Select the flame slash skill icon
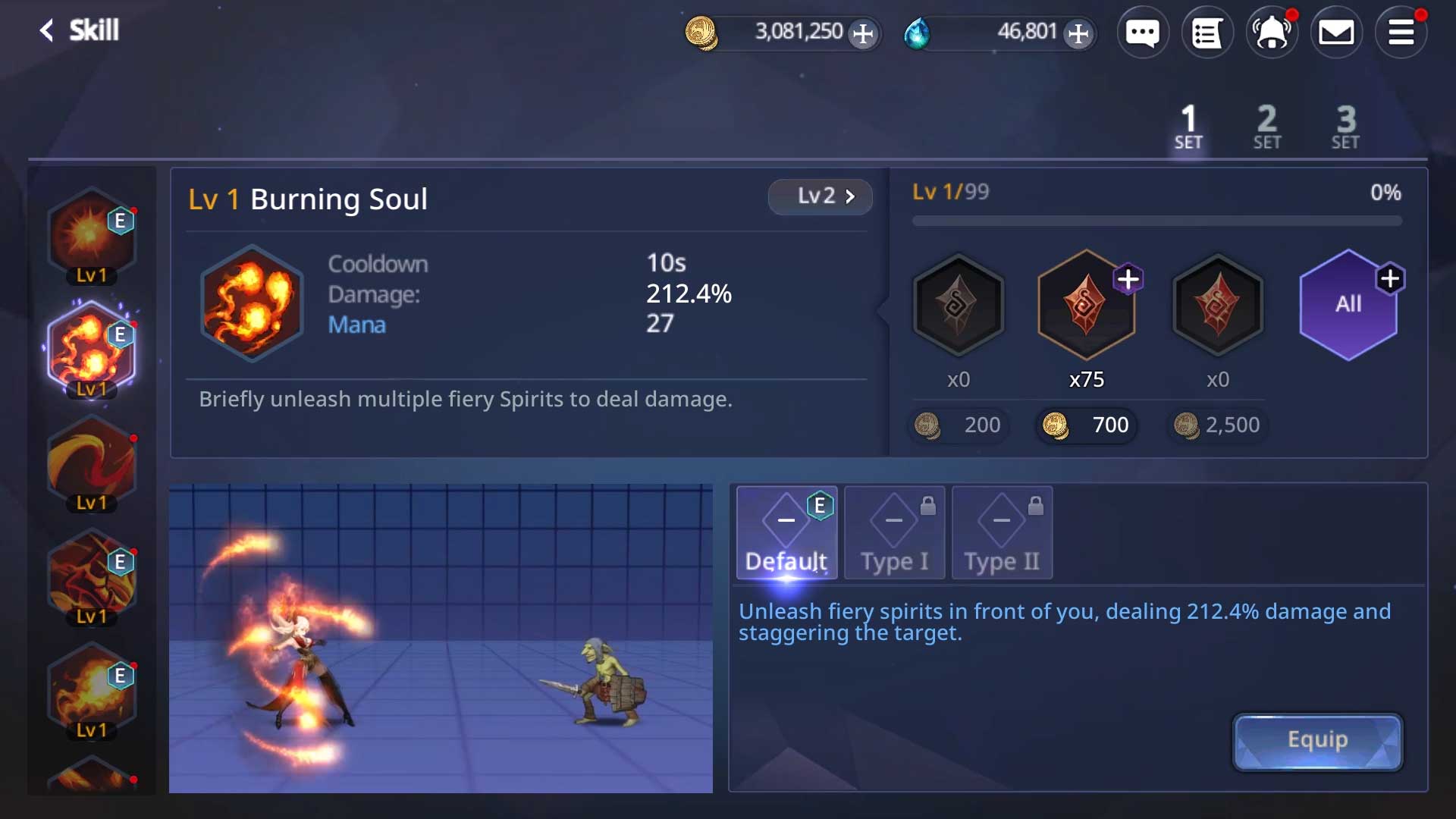 tap(92, 463)
